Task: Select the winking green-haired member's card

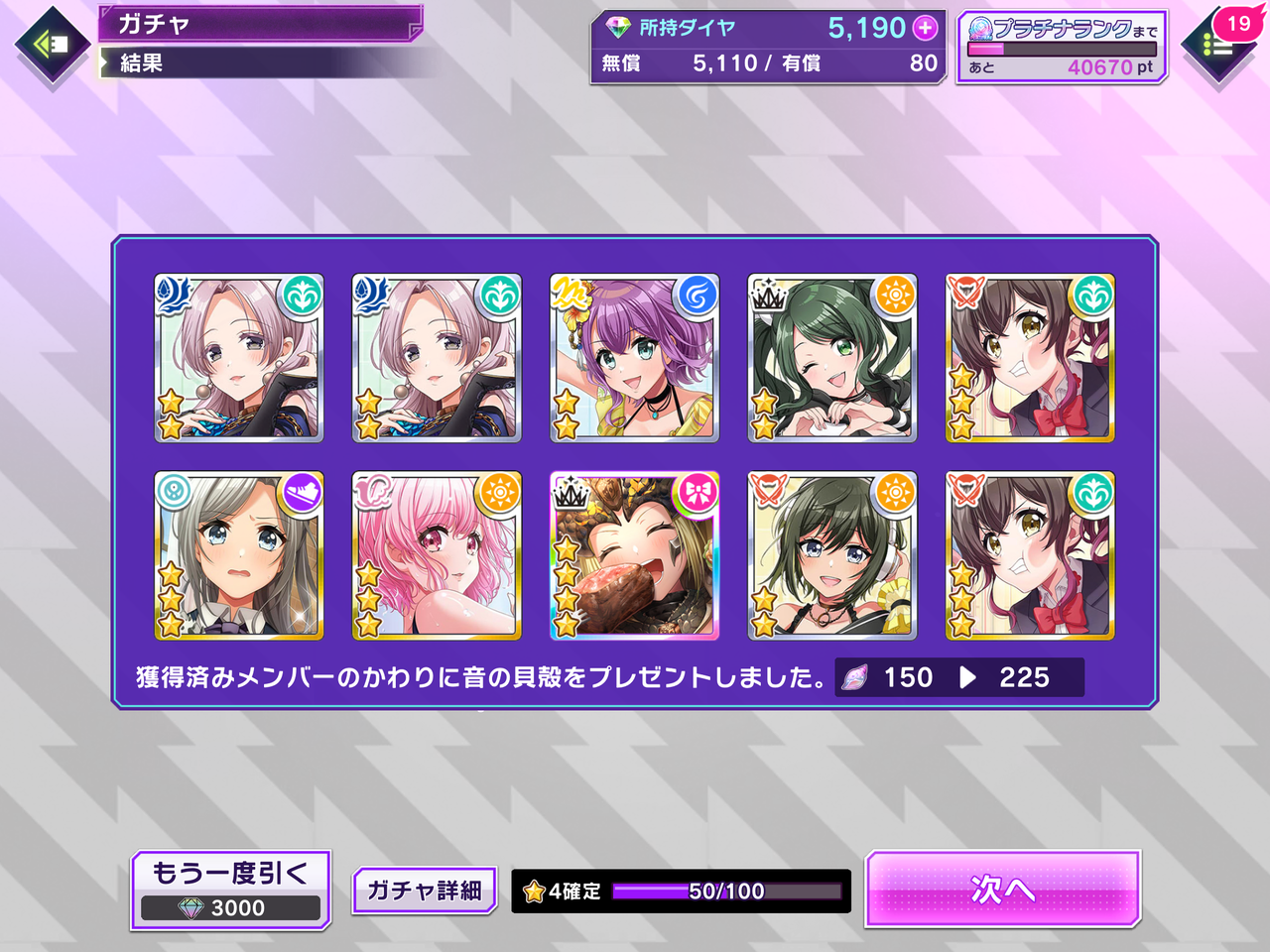Action: click(x=832, y=358)
